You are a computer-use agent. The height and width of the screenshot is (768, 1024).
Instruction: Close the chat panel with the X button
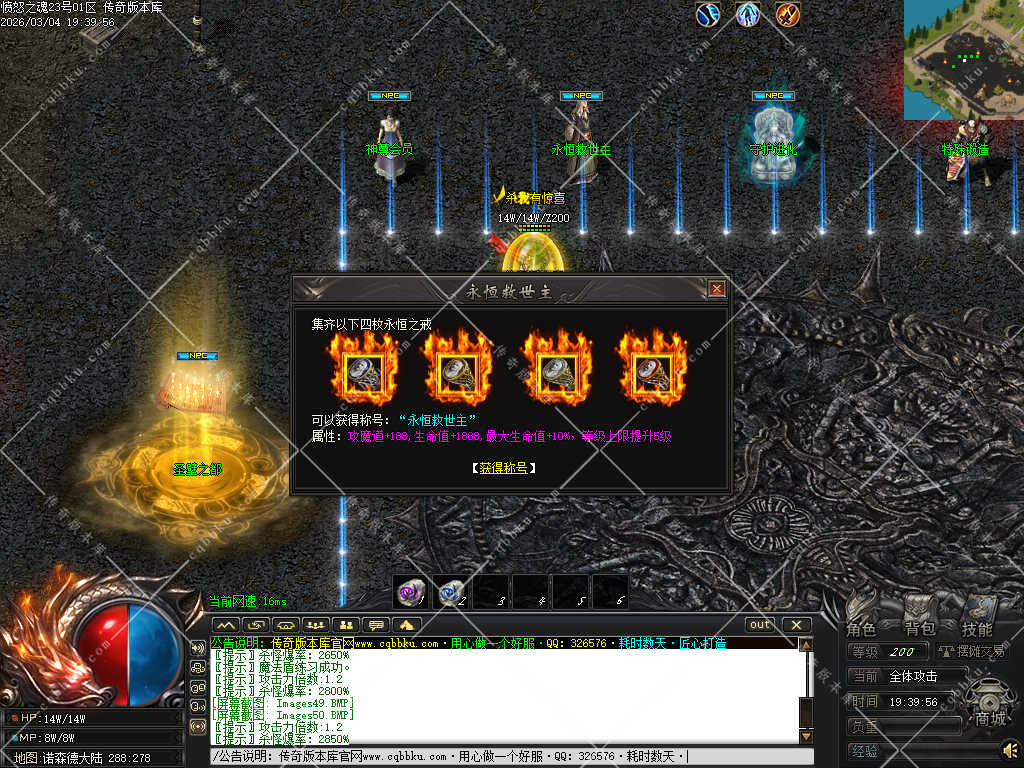pos(796,625)
